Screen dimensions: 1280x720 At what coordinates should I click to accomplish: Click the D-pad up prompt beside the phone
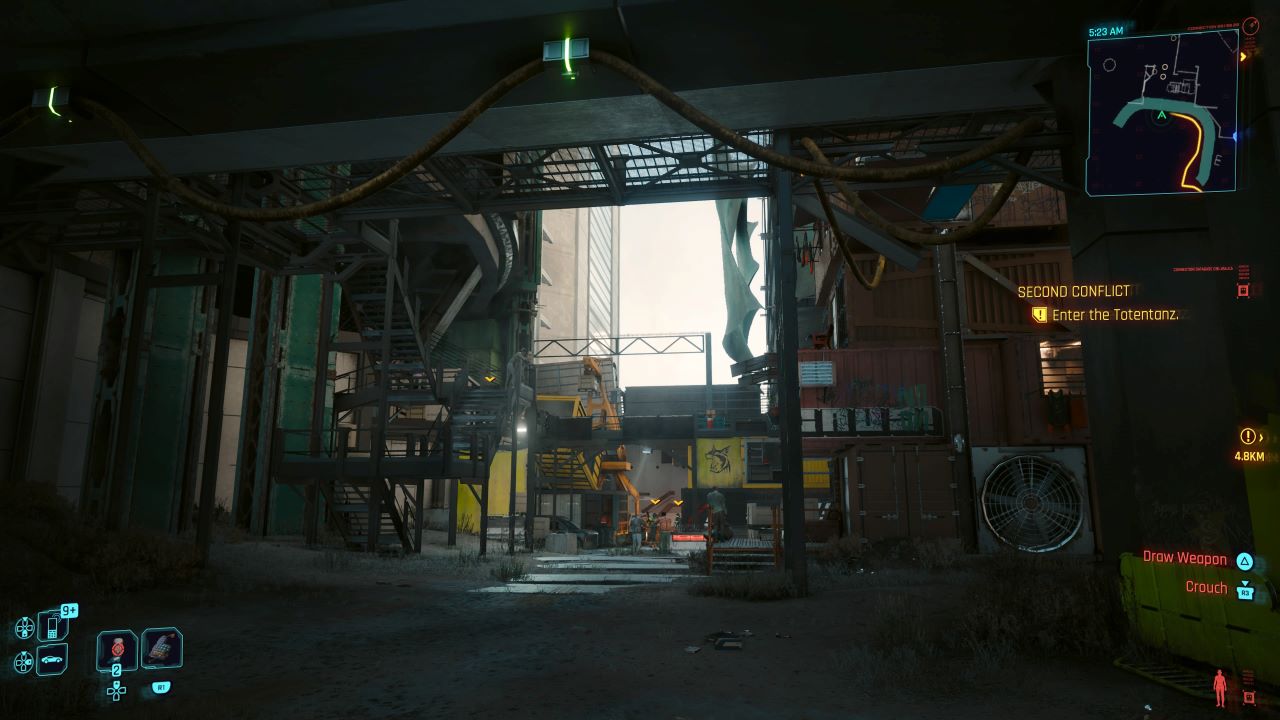click(x=24, y=627)
